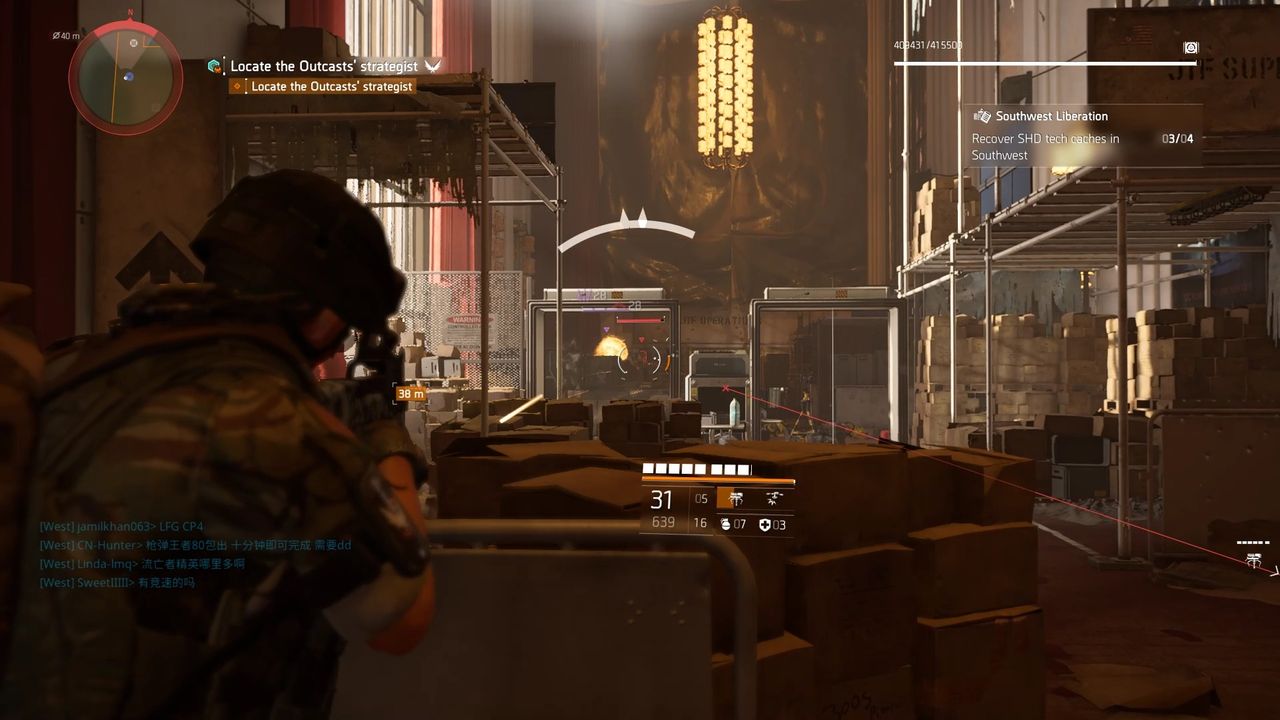The height and width of the screenshot is (720, 1280).
Task: Open the Southwest Liberation project tracker
Action: coord(1052,116)
